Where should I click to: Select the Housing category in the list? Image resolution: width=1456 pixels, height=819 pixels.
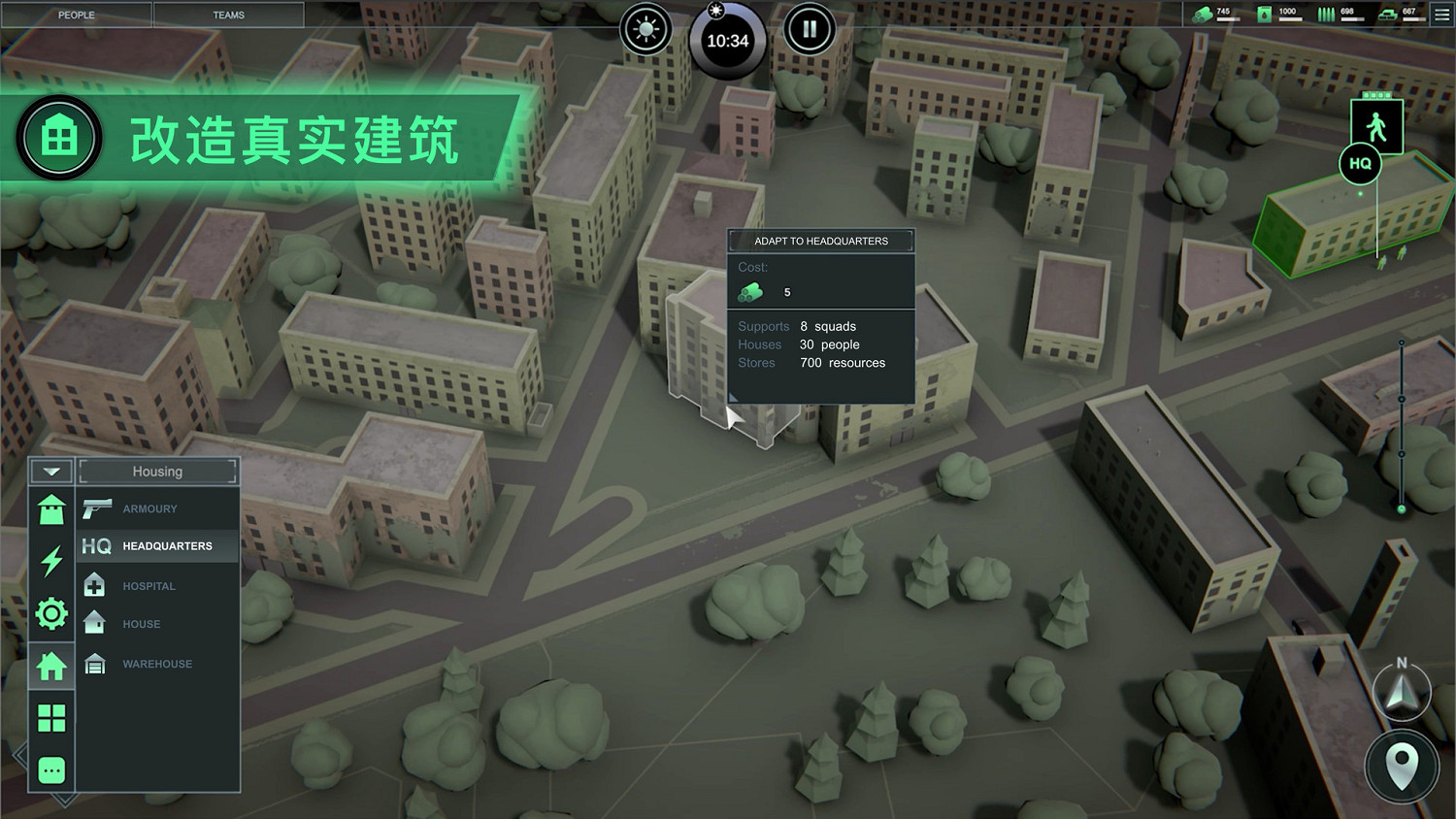click(157, 472)
